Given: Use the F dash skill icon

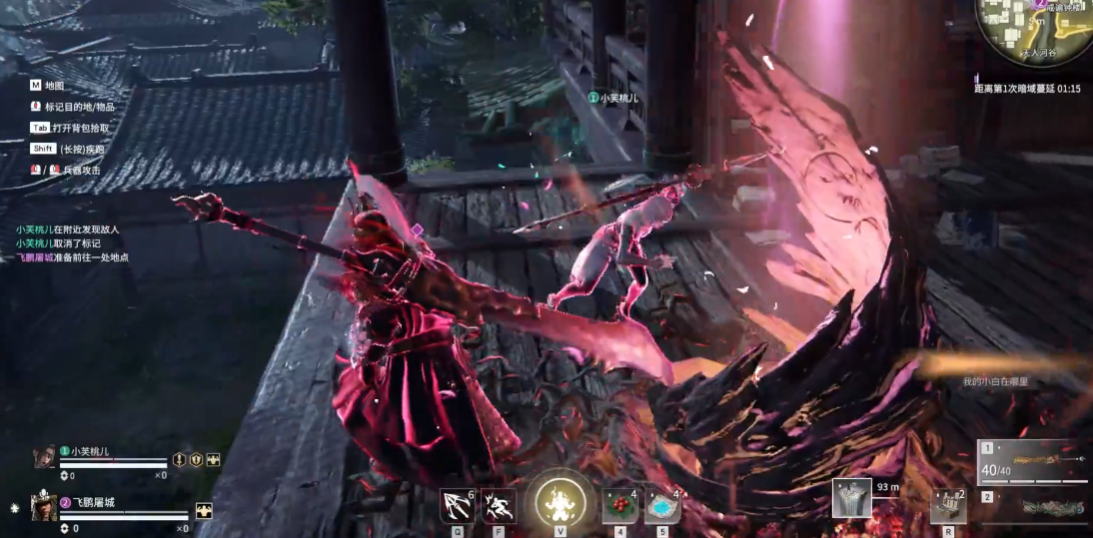Looking at the screenshot, I should (498, 505).
